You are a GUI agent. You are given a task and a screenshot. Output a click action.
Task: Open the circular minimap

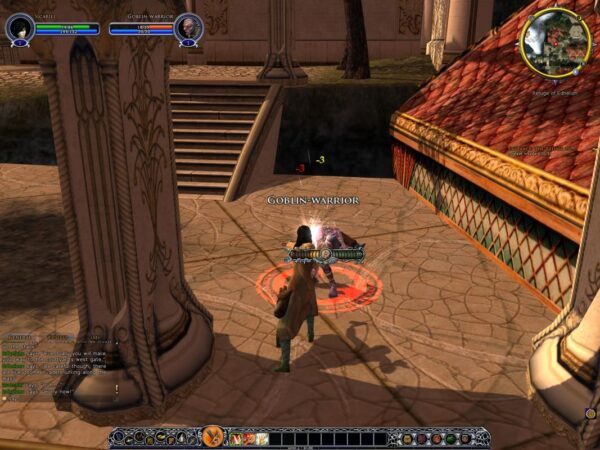tap(555, 42)
